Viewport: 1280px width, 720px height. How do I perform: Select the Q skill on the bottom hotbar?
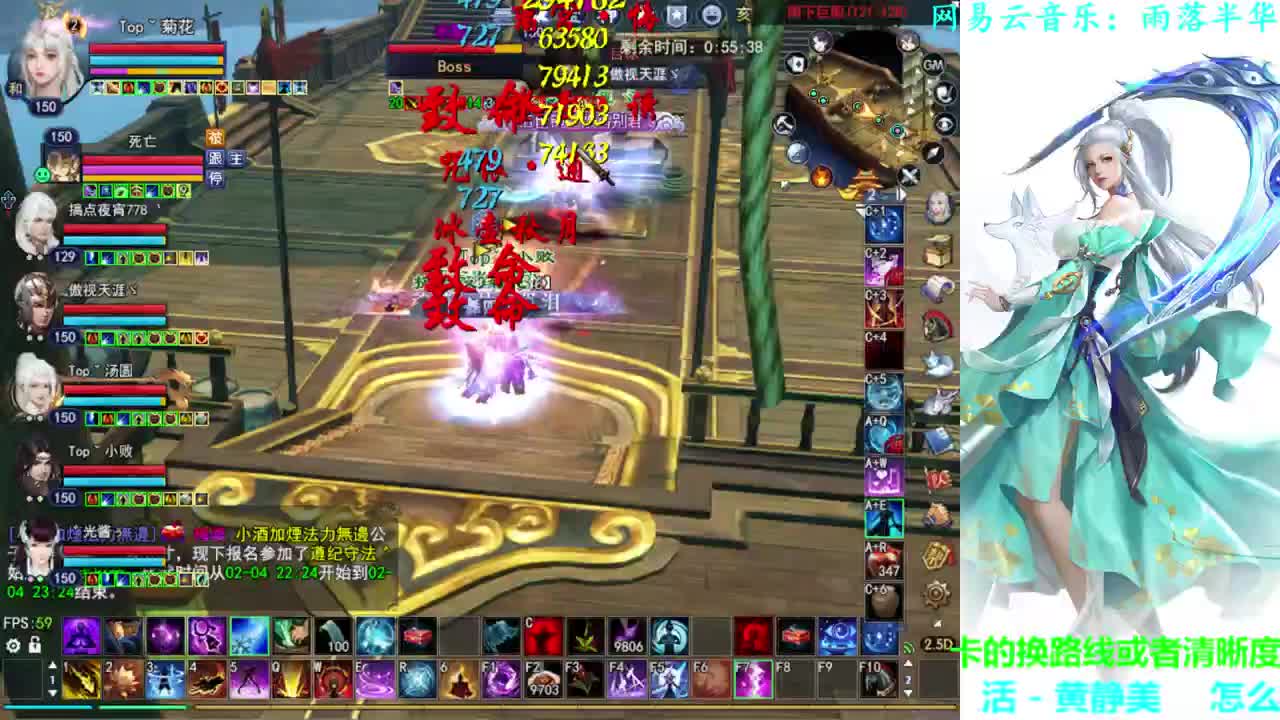click(291, 680)
